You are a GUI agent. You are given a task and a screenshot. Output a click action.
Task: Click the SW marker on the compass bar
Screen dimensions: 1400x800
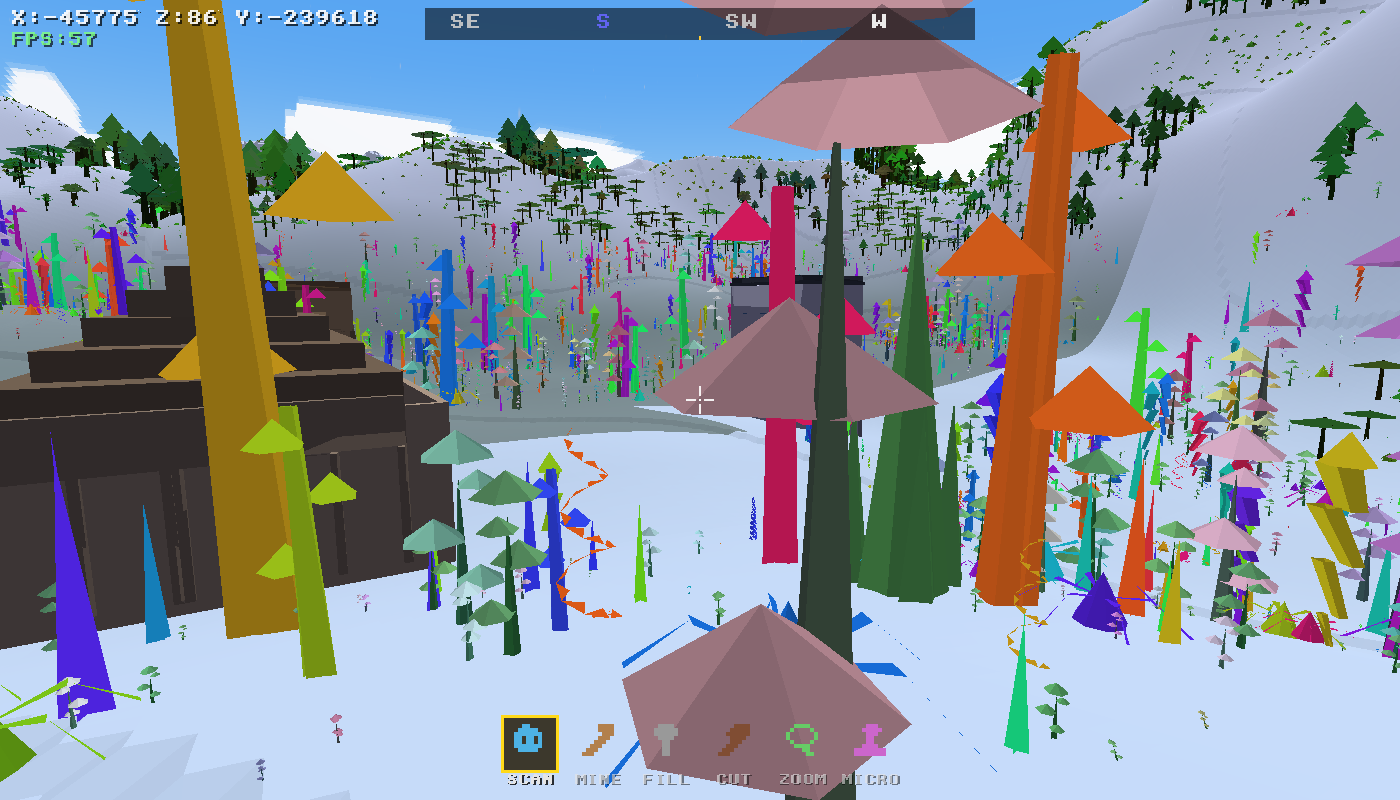tap(741, 19)
